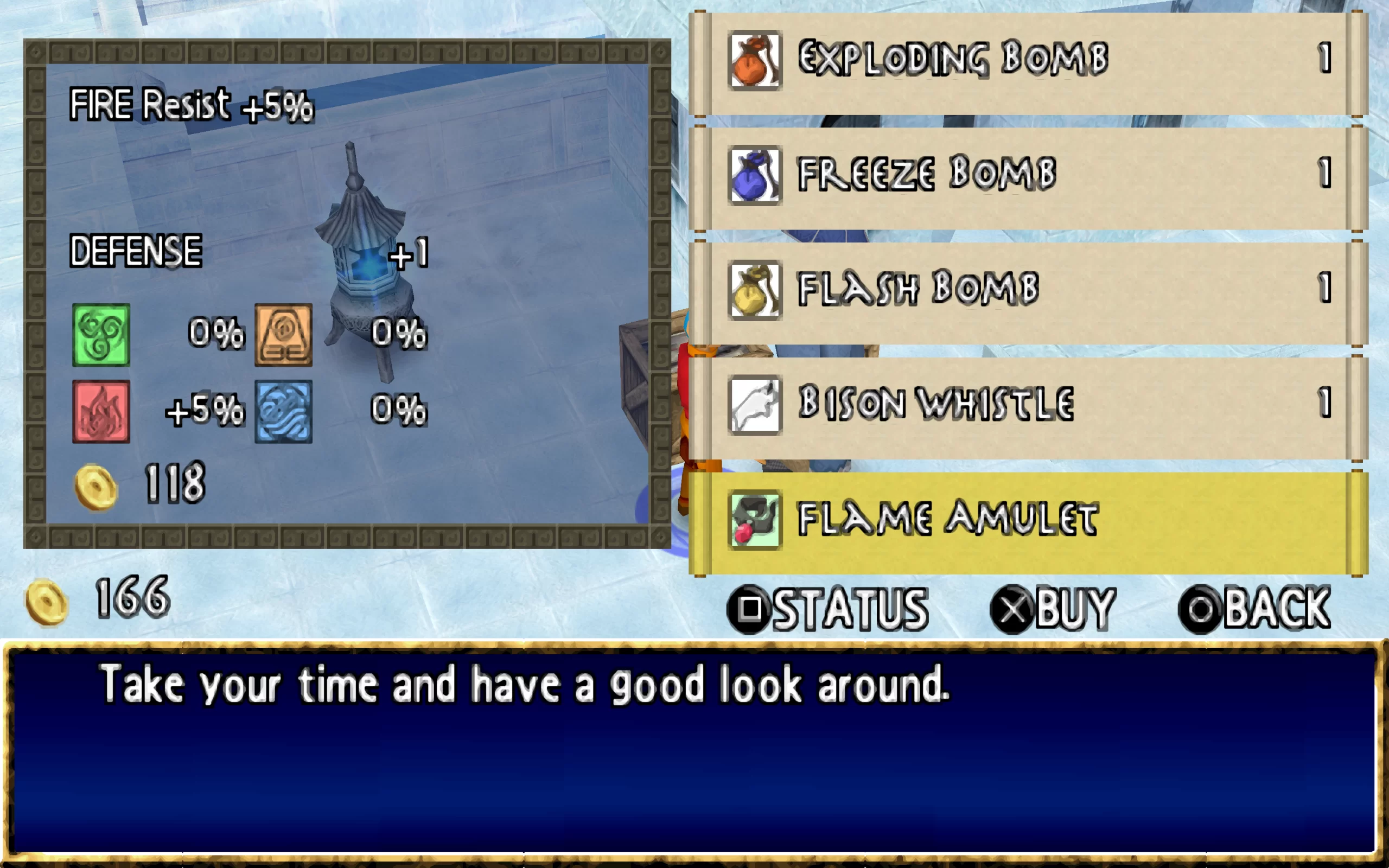This screenshot has height=868, width=1389.
Task: Click the Flame Amulet item icon
Action: click(x=754, y=520)
